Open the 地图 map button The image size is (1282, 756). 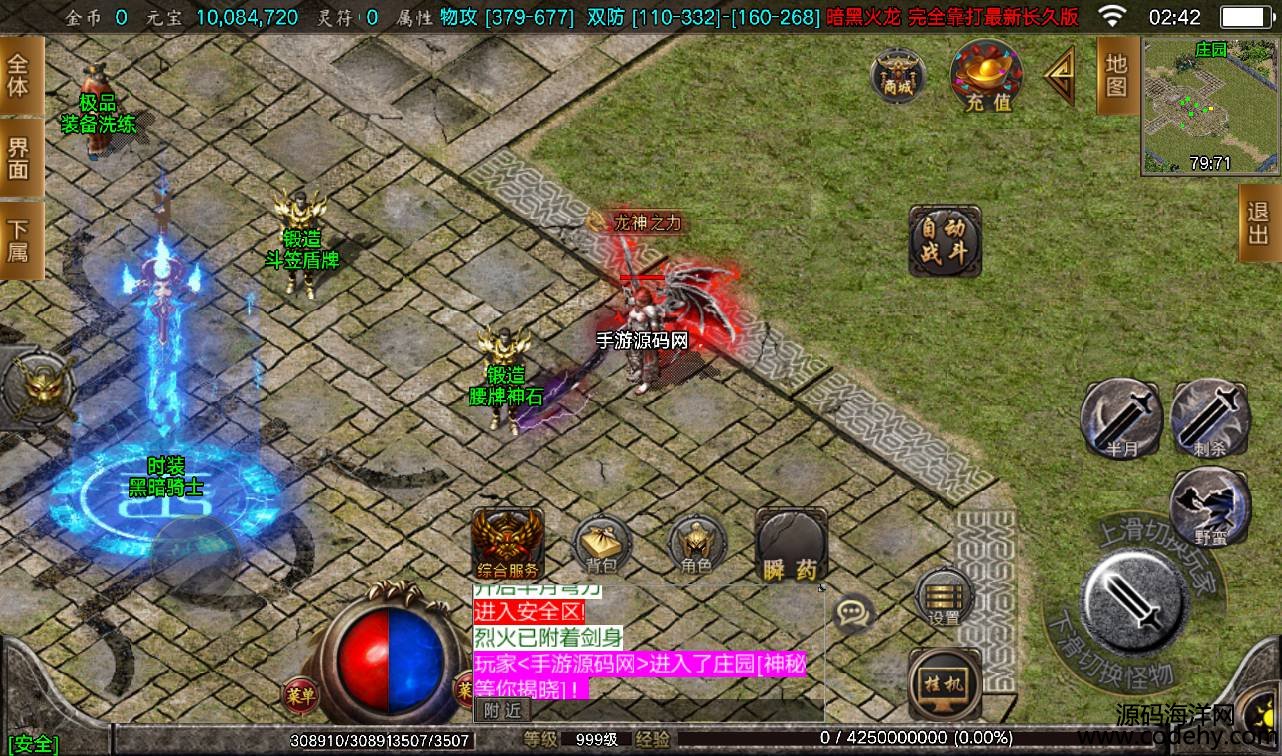tap(1117, 75)
